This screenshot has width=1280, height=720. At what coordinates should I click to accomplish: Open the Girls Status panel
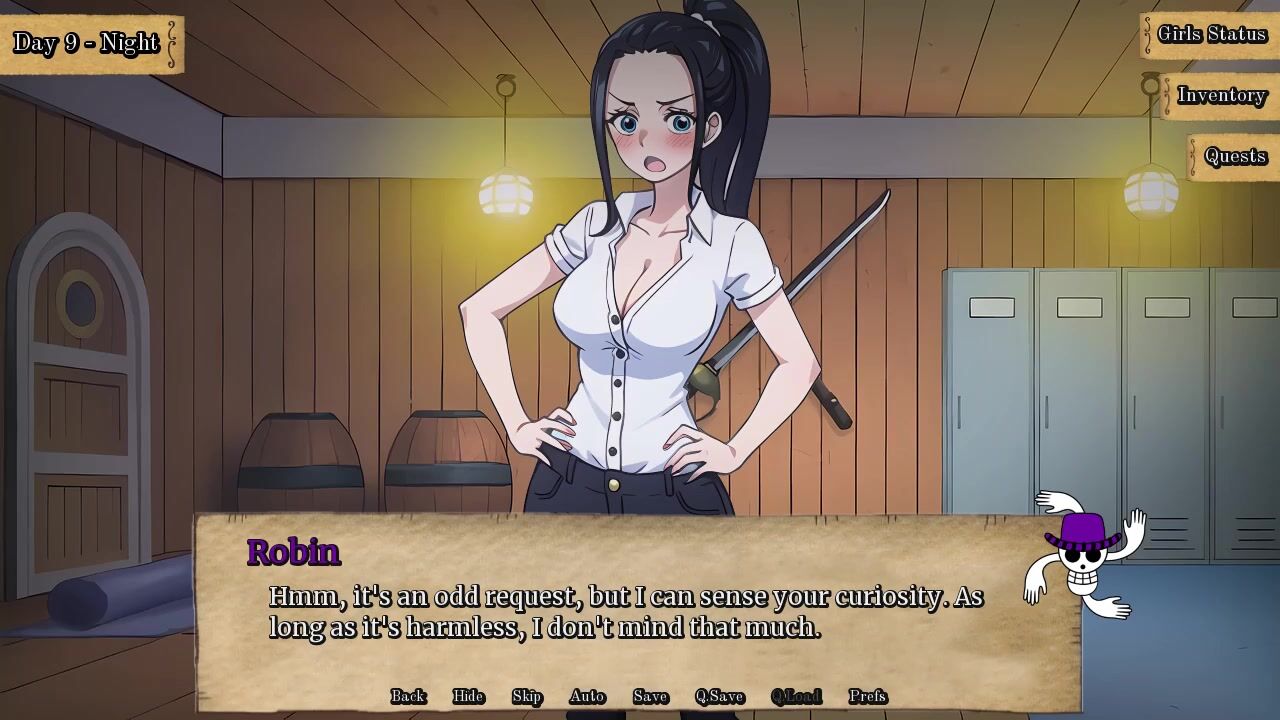pyautogui.click(x=1211, y=35)
